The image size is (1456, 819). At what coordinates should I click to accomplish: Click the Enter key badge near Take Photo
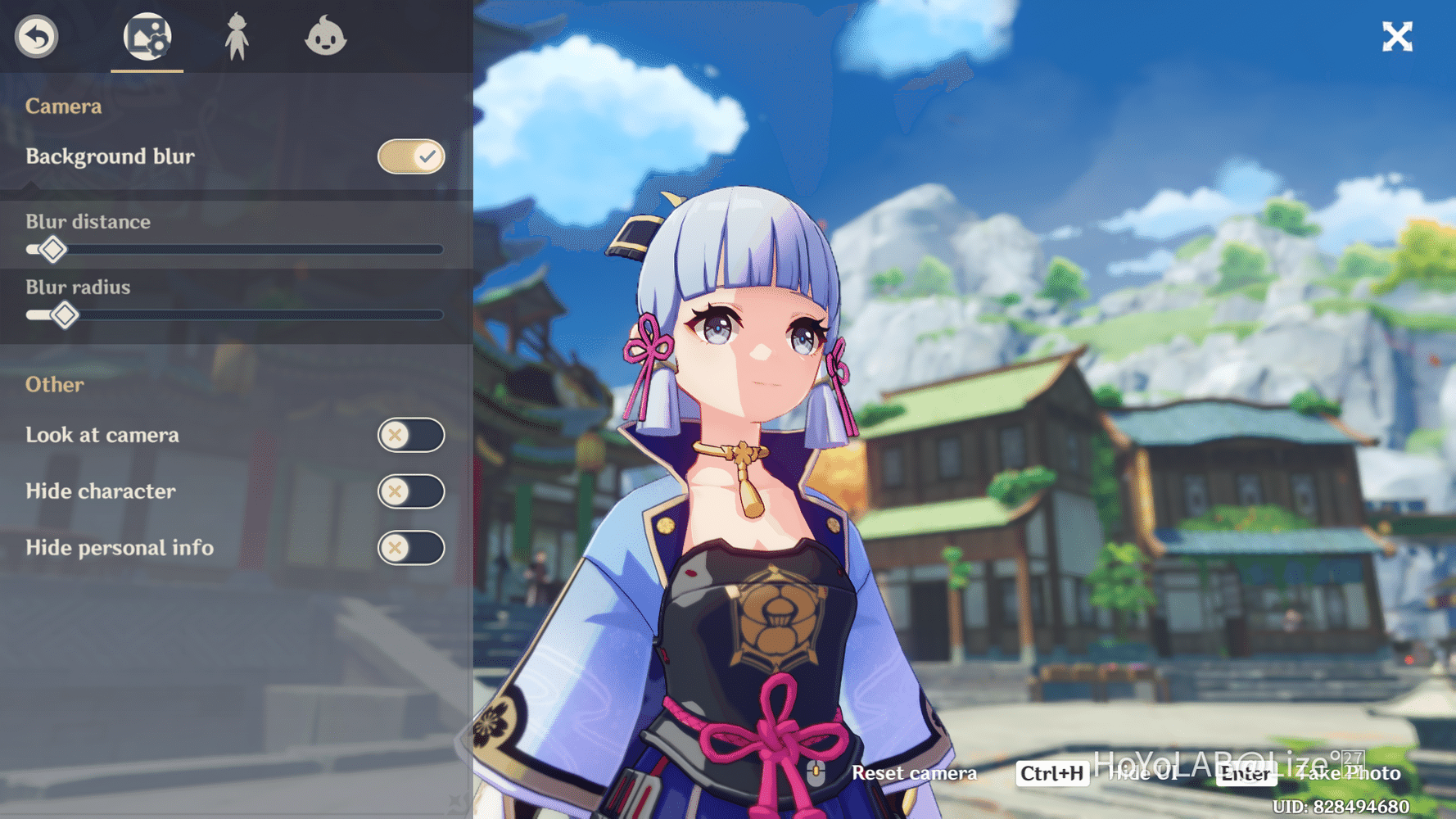pyautogui.click(x=1246, y=775)
